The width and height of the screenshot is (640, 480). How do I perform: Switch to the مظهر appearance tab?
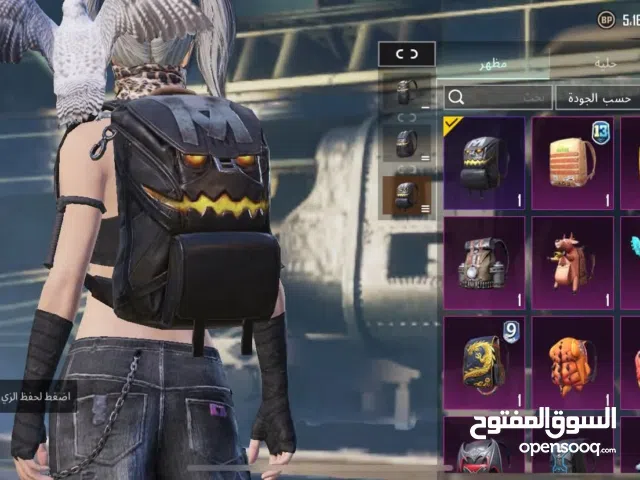pyautogui.click(x=495, y=62)
